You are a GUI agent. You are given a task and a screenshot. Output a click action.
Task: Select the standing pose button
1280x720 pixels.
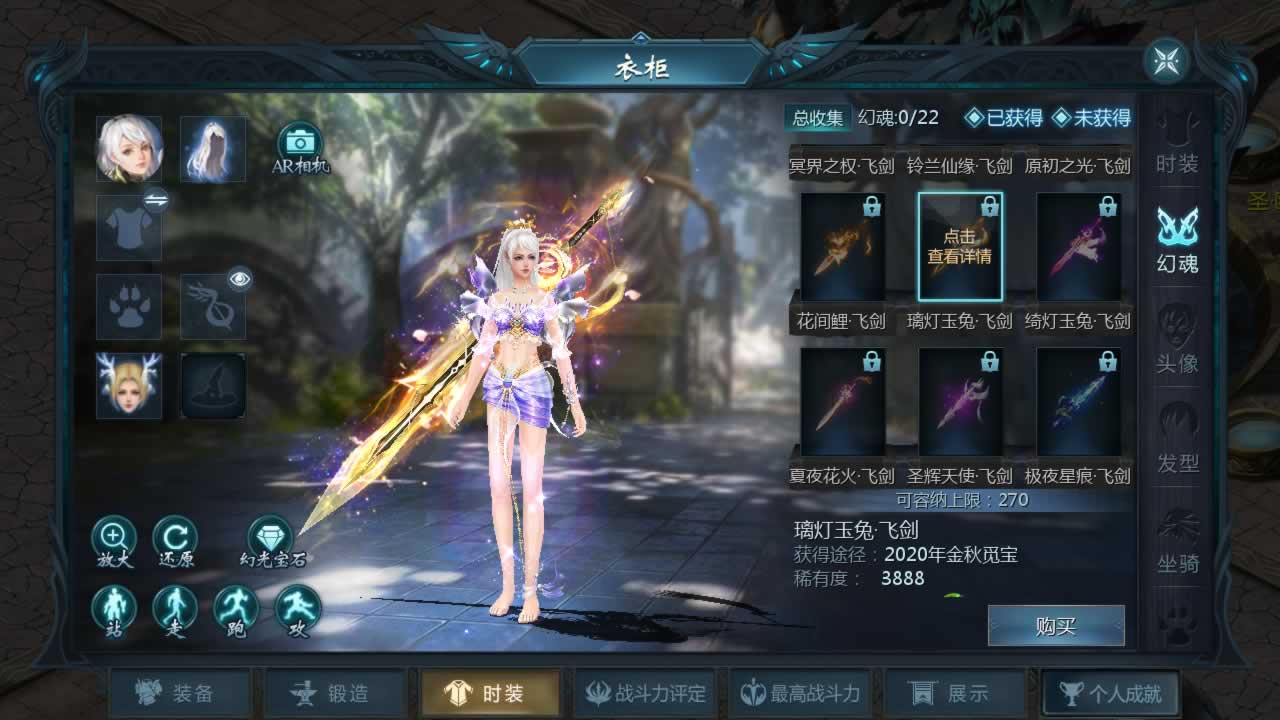[114, 609]
